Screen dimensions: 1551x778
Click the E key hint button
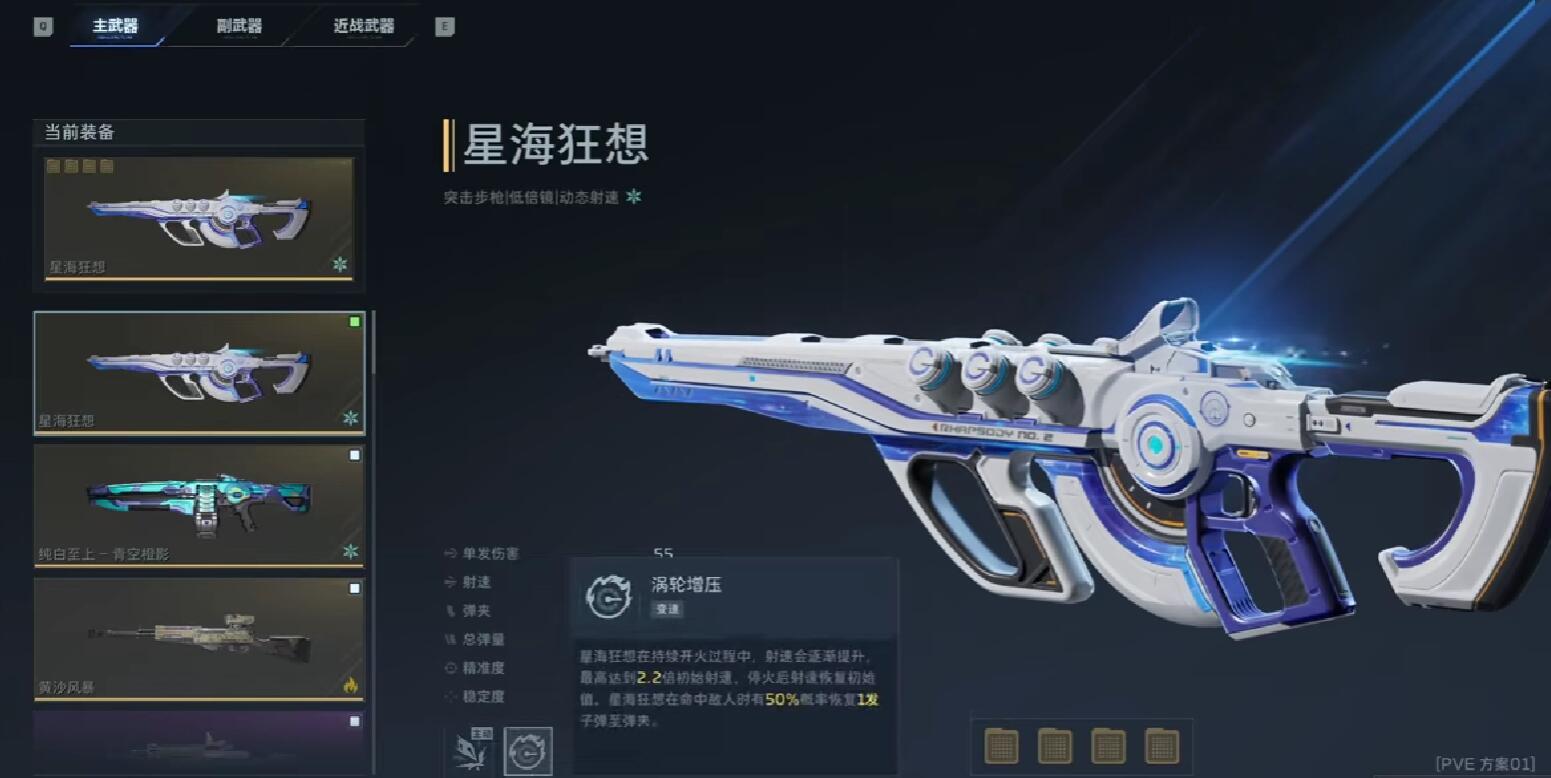(x=444, y=28)
